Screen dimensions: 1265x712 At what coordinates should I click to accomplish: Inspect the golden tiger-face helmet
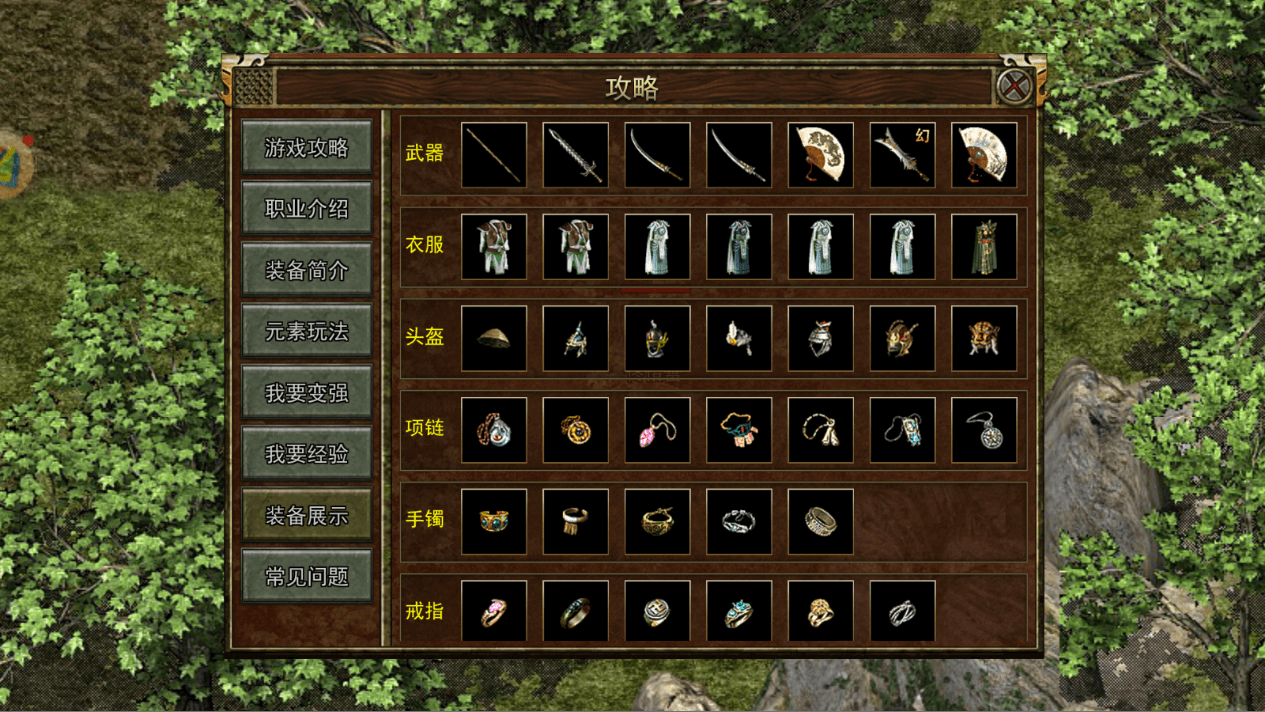coord(984,339)
